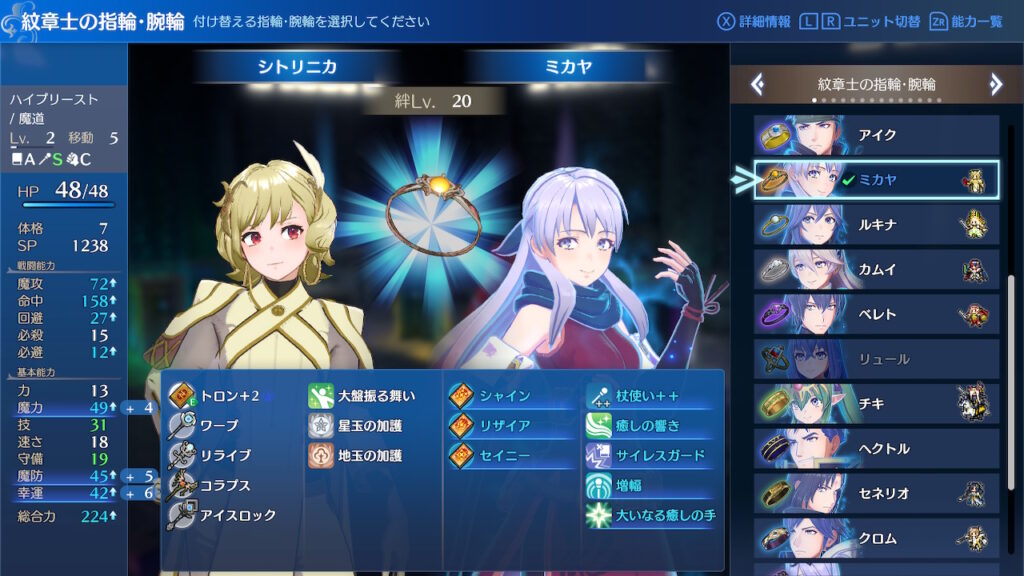1024x576 pixels.
Task: Select the アイク emblem ring
Action: 876,135
